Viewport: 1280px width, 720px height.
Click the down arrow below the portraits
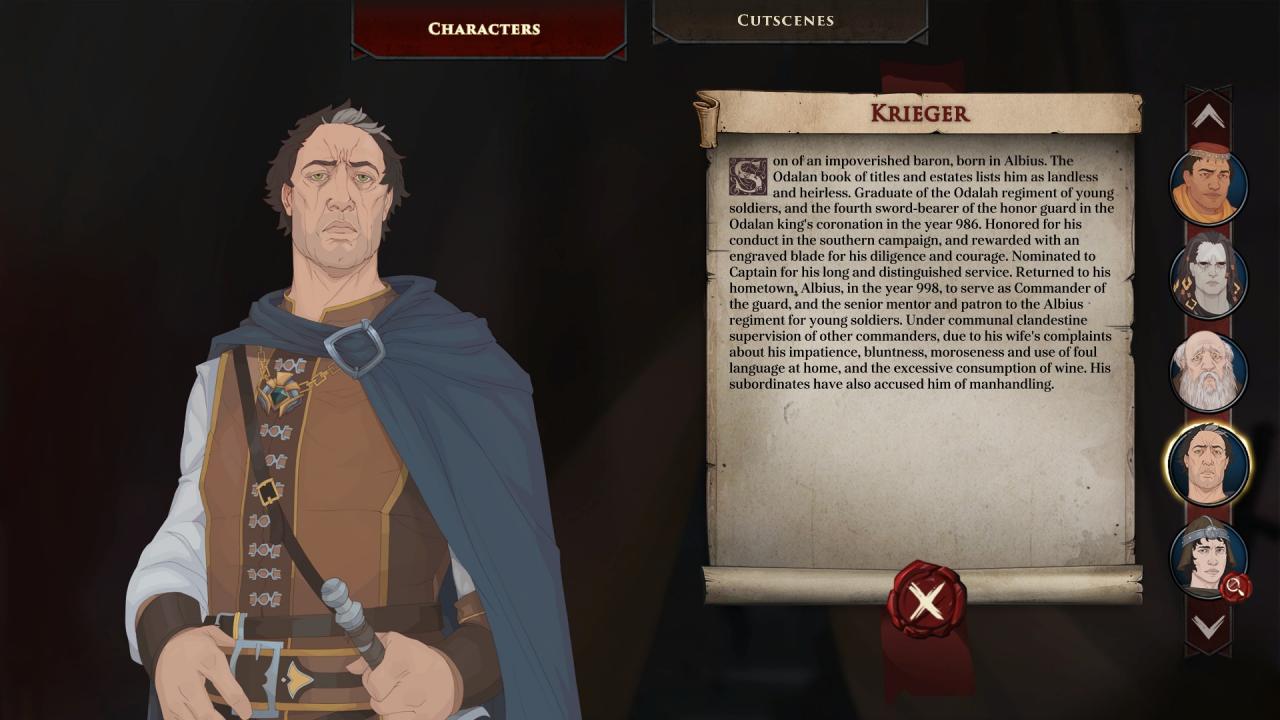[x=1208, y=627]
